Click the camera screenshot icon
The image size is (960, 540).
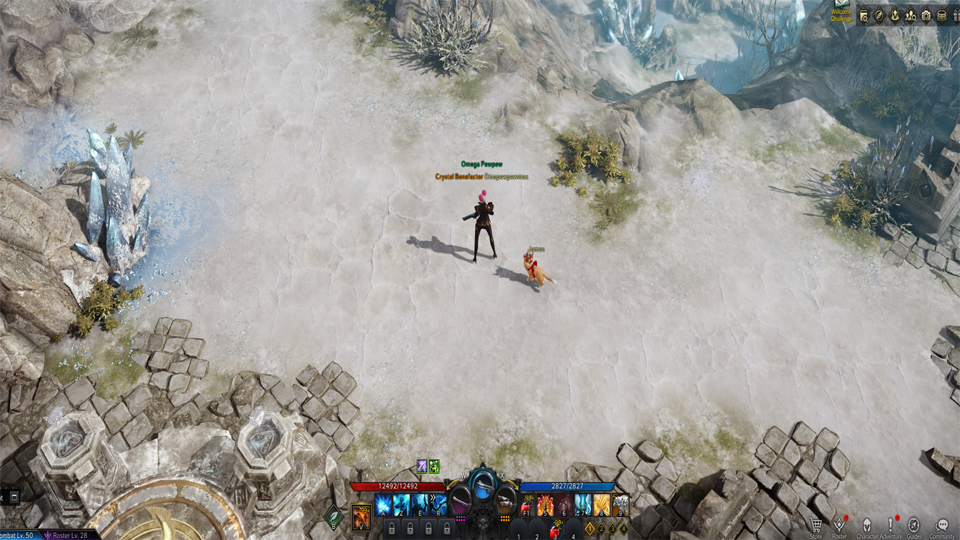[x=925, y=15]
